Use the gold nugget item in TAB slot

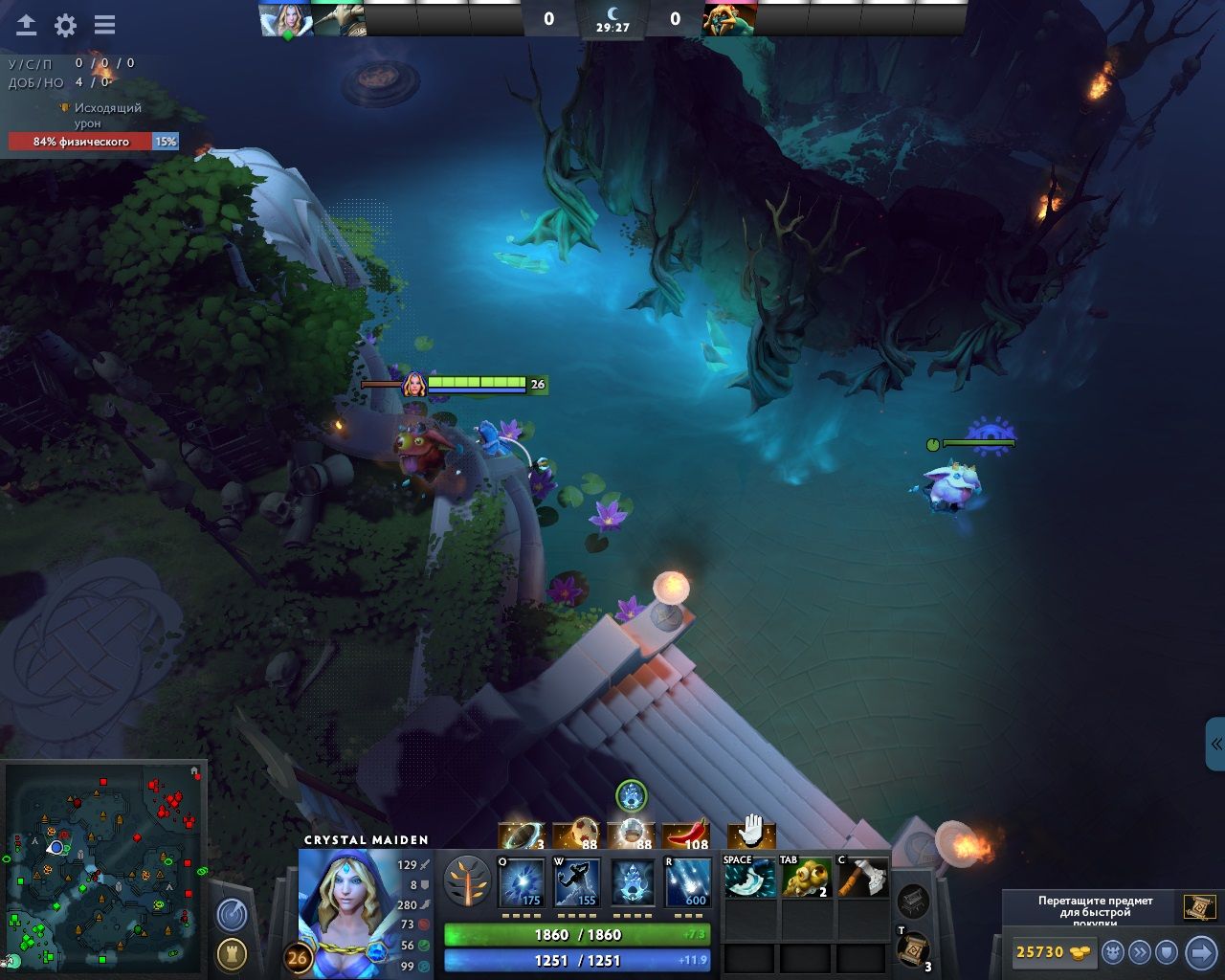pos(806,878)
